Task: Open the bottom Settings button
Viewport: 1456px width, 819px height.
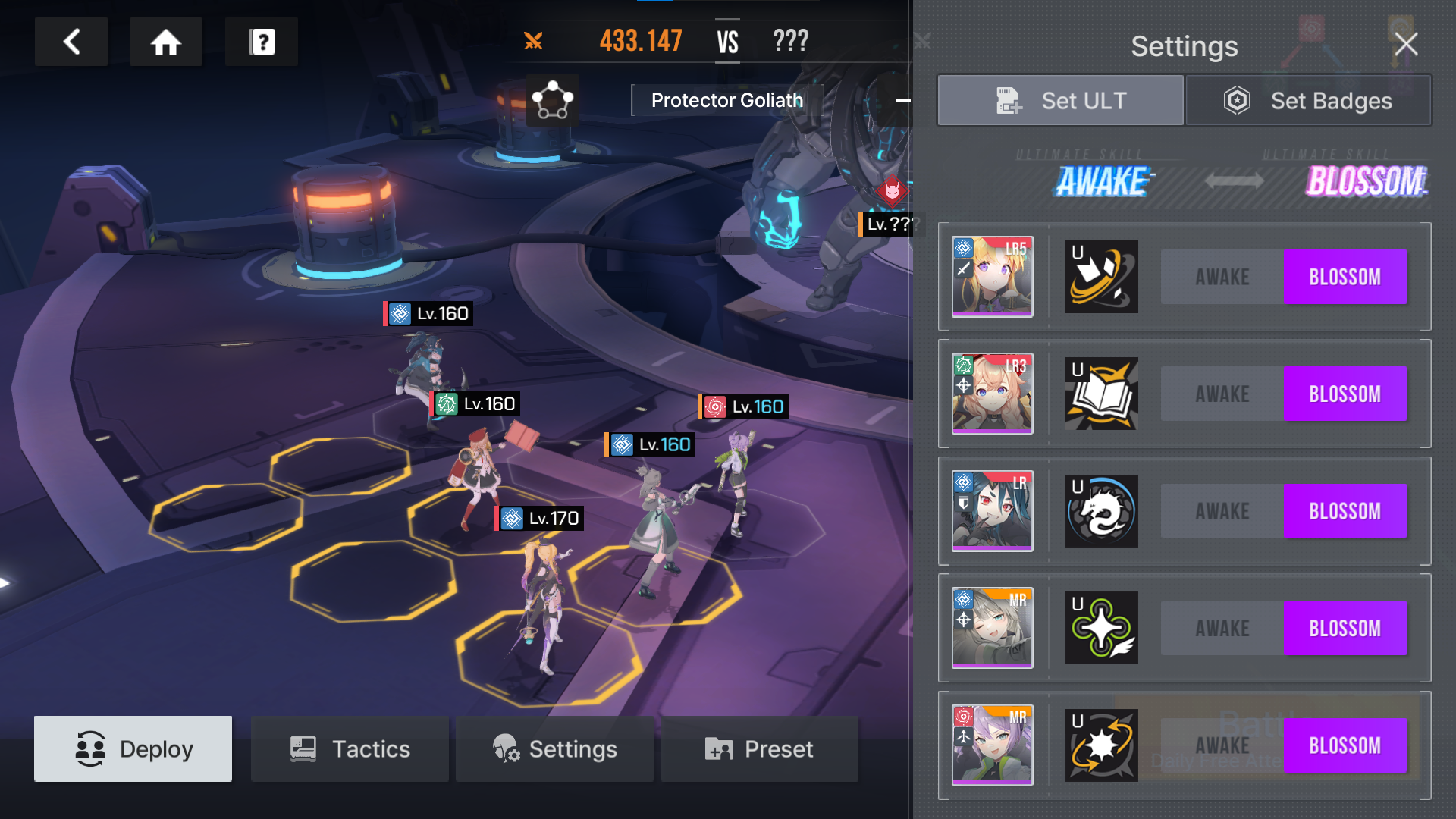Action: (554, 748)
